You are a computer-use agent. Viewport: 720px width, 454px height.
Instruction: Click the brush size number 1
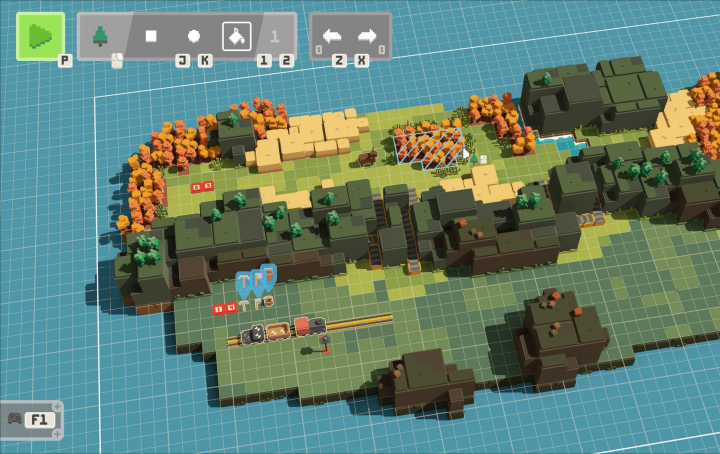coord(275,37)
